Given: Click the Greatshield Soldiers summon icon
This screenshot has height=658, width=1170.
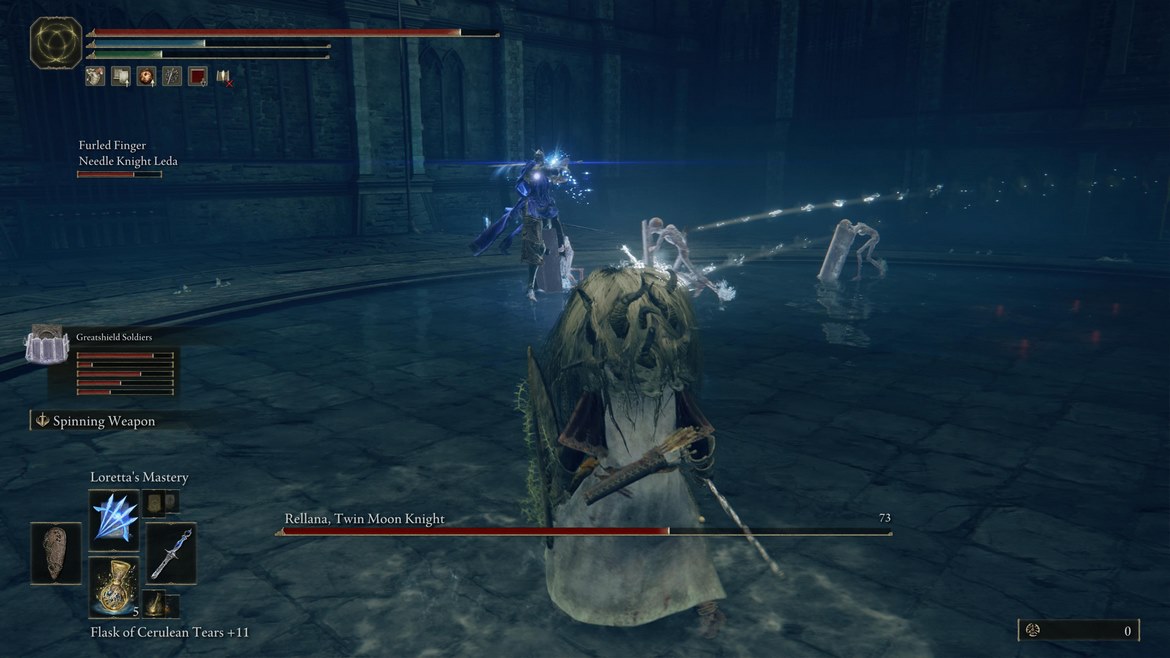Looking at the screenshot, I should 45,346.
